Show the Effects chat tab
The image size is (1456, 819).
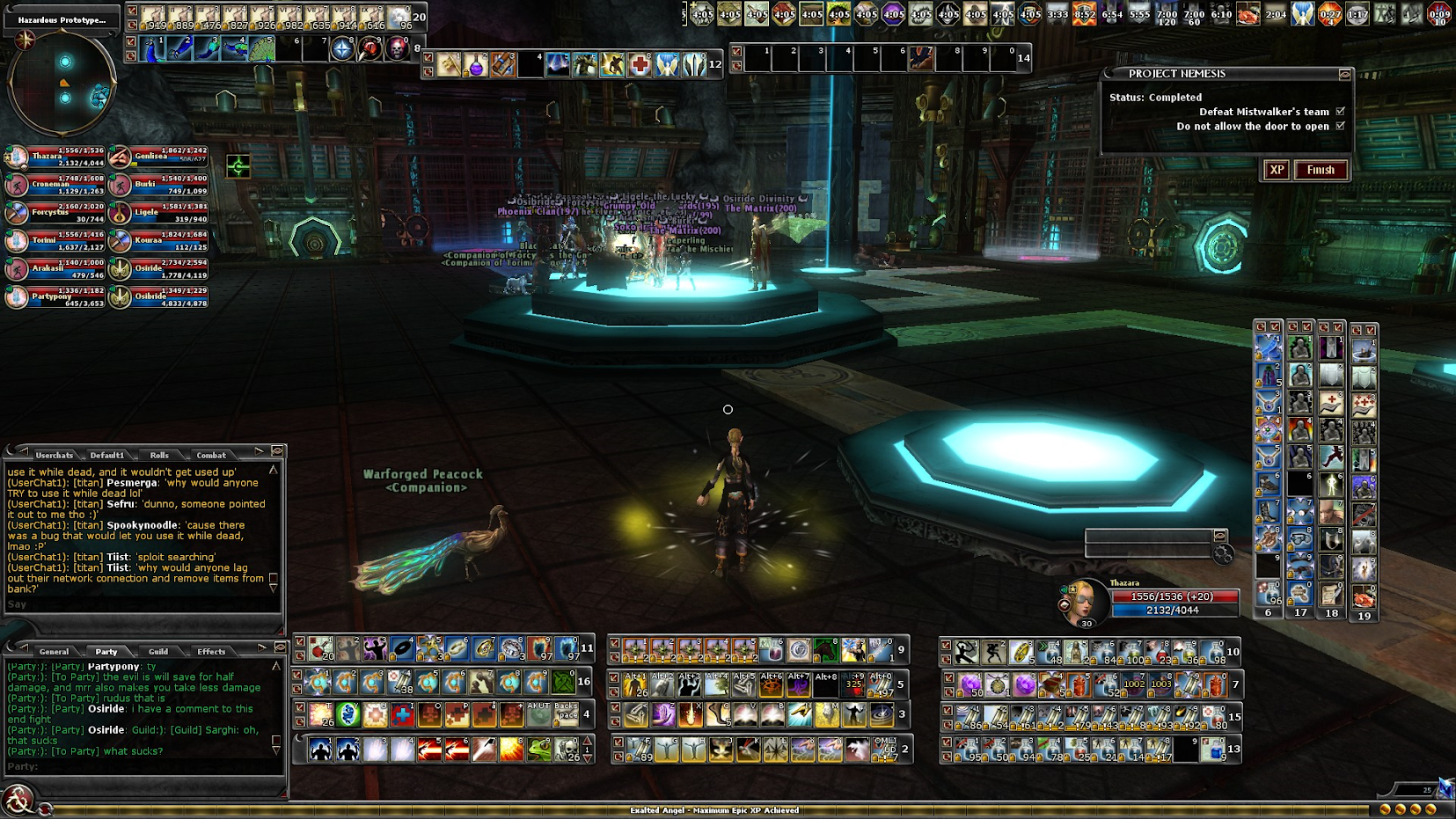pyautogui.click(x=211, y=651)
